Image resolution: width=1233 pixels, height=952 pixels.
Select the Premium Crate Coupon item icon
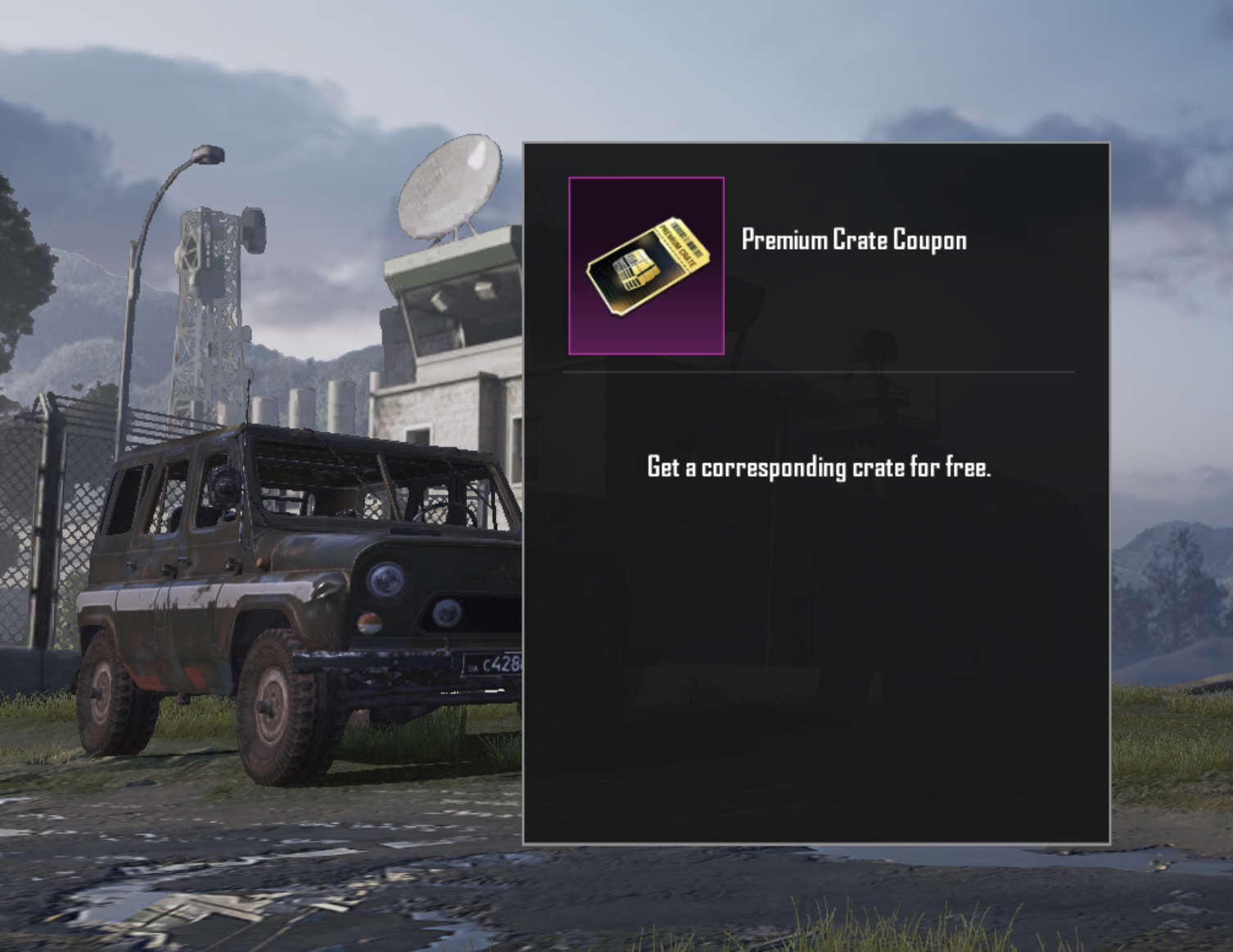(x=646, y=266)
